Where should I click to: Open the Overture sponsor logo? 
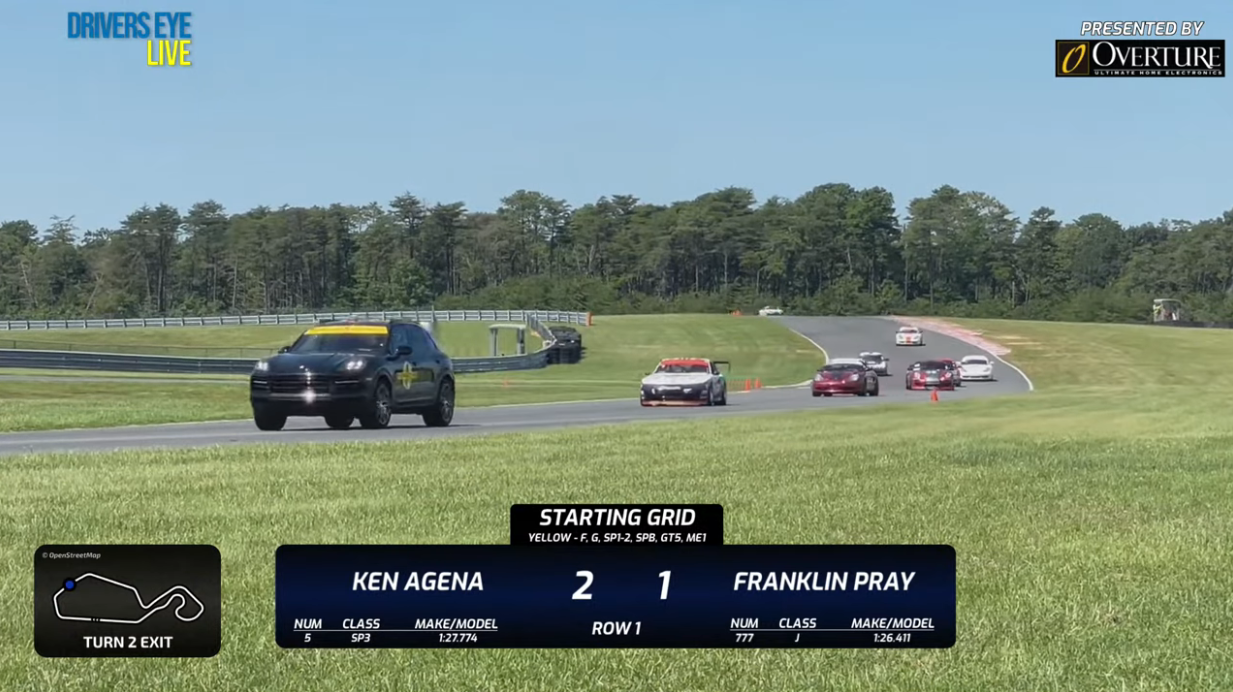(x=1139, y=57)
